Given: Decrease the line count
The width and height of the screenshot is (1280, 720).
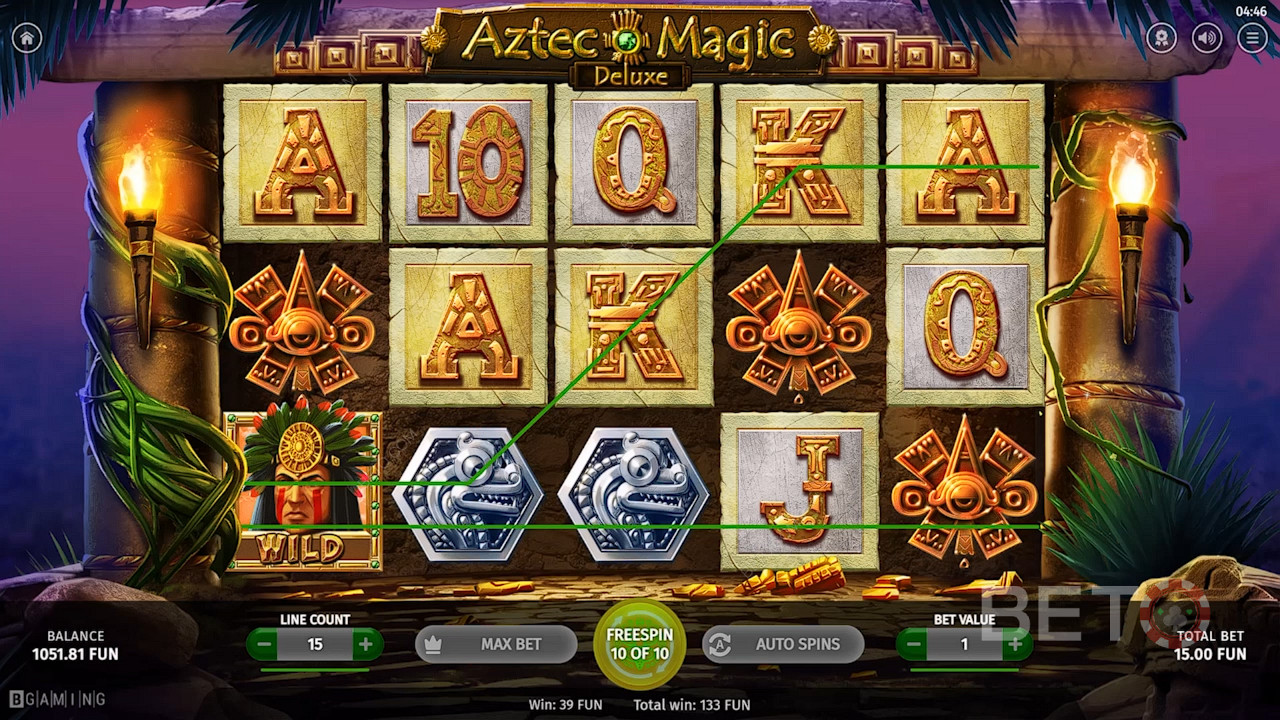Looking at the screenshot, I should [265, 645].
